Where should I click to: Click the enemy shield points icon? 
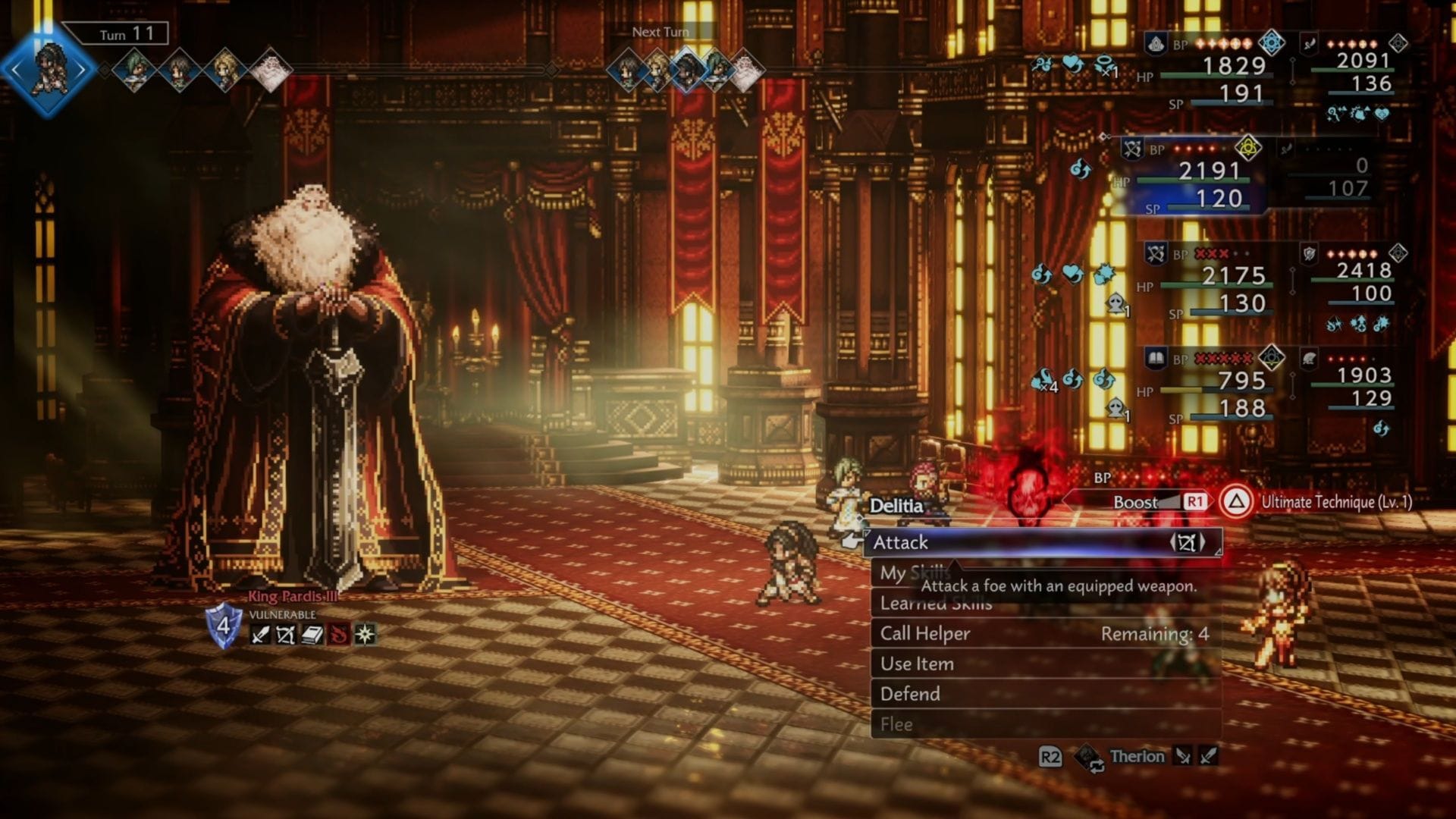[224, 626]
